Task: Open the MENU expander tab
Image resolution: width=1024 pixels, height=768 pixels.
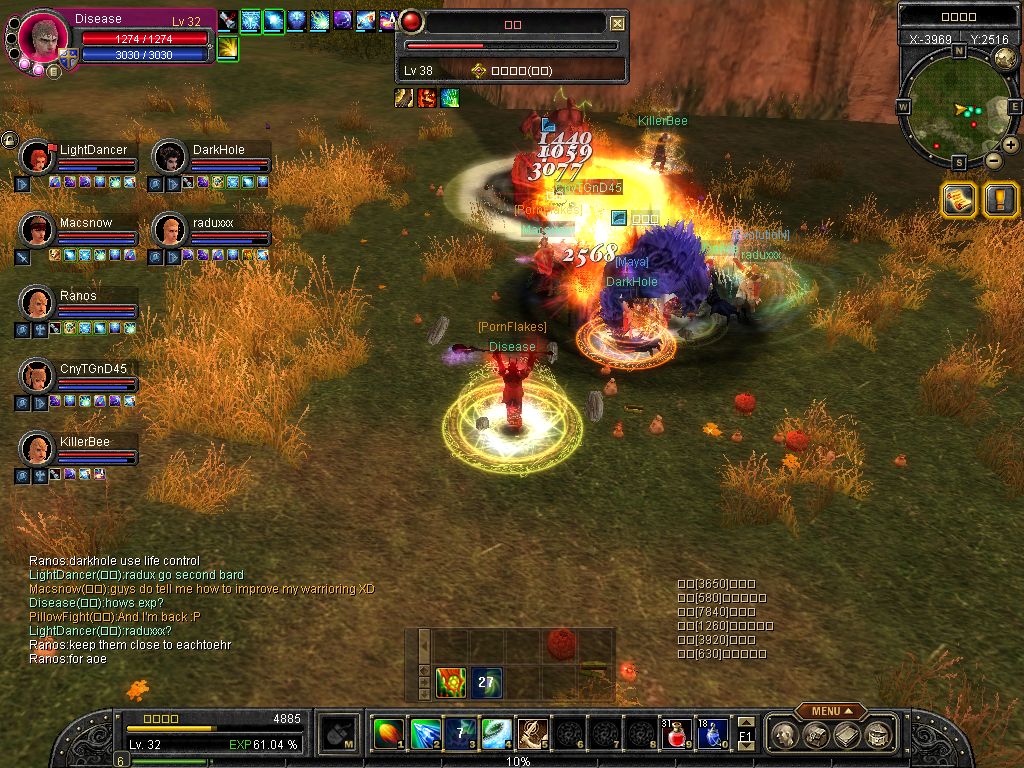Action: (831, 711)
